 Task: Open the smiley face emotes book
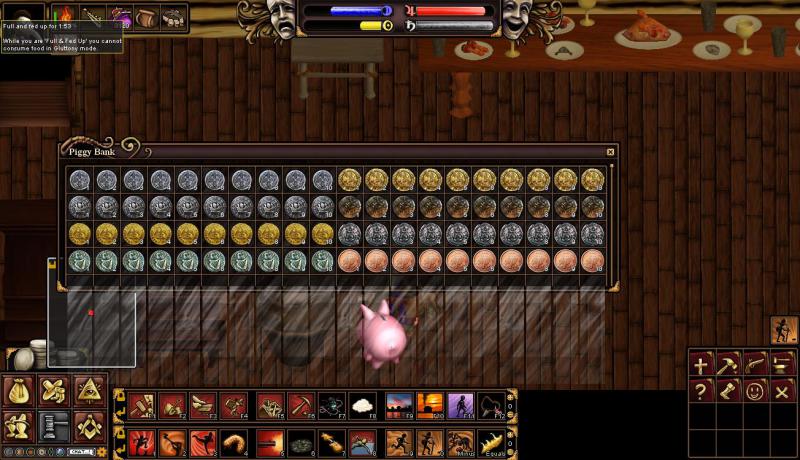point(755,391)
